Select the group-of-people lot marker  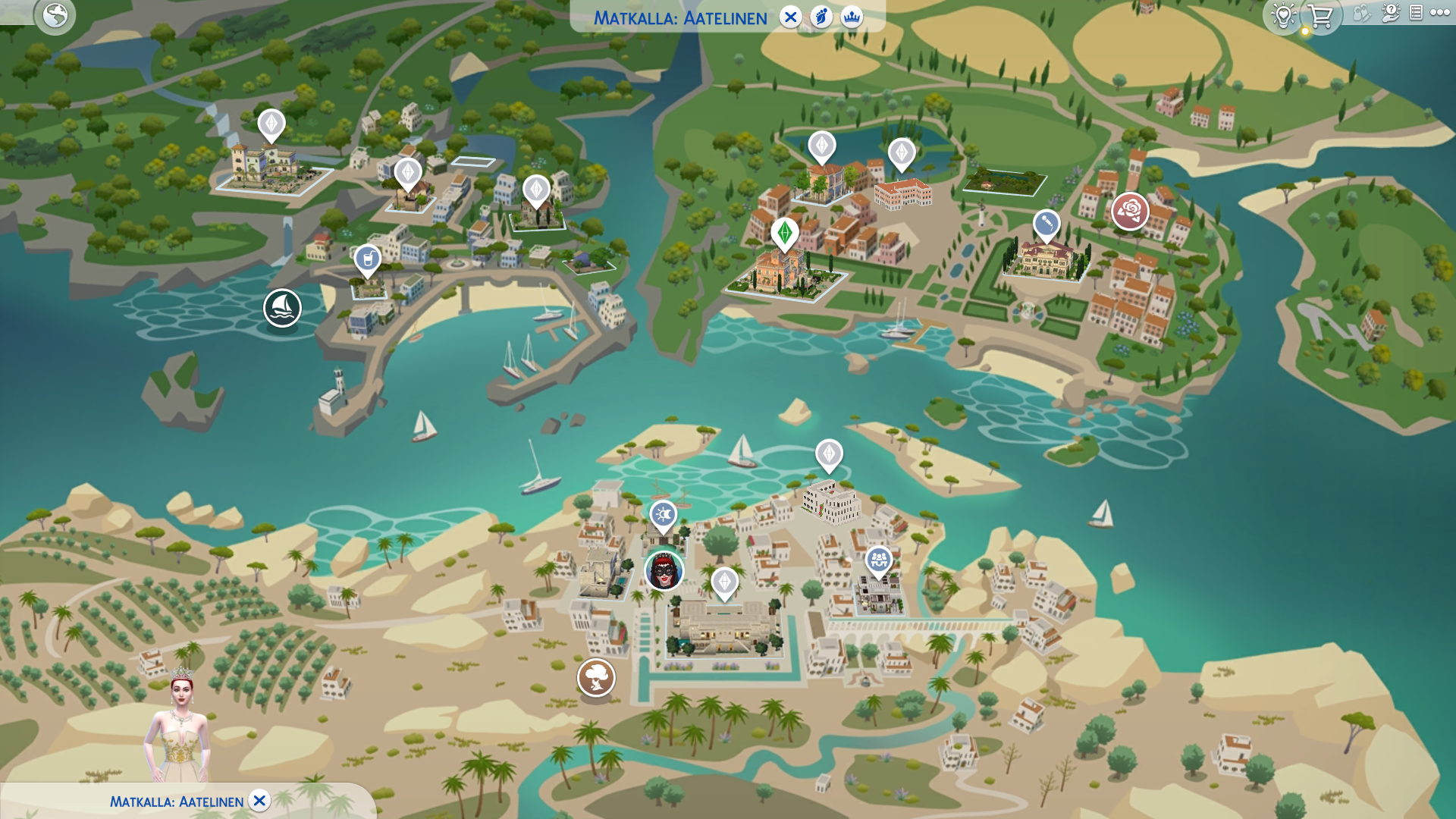tap(879, 561)
